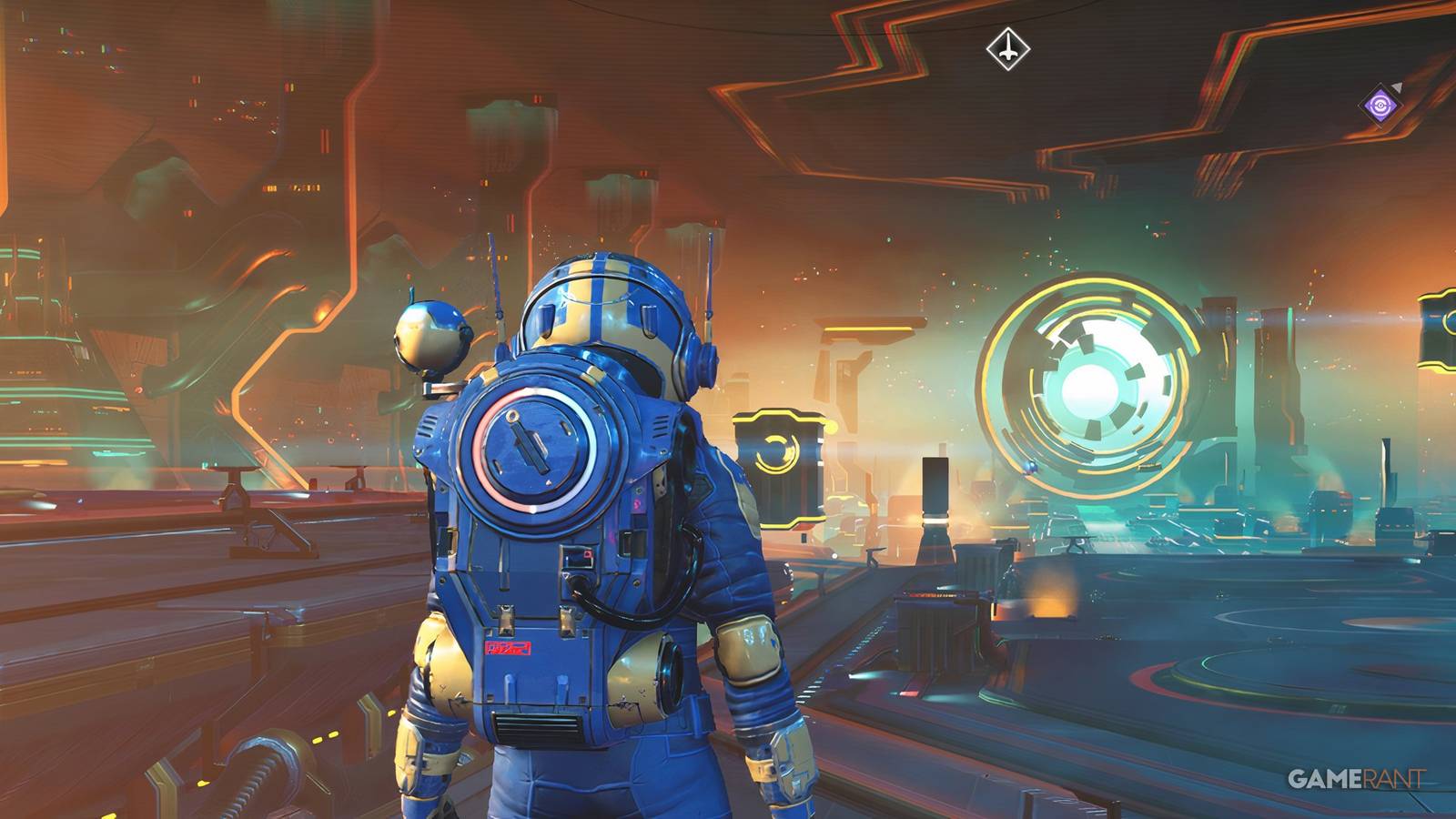Select the purple mission objective marker
1456x819 pixels.
tap(1380, 106)
